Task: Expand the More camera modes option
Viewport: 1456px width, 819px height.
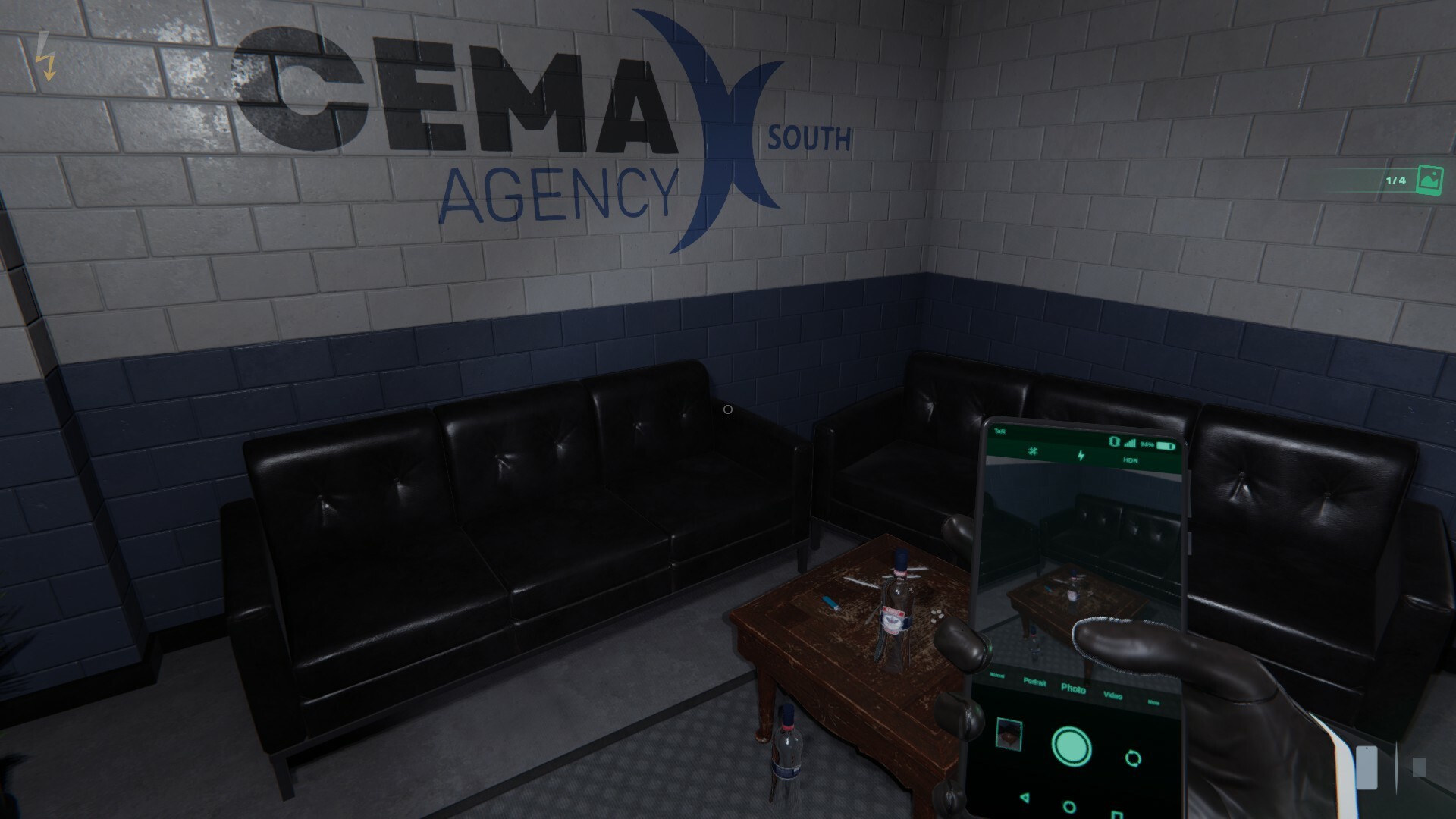Action: (x=1153, y=702)
